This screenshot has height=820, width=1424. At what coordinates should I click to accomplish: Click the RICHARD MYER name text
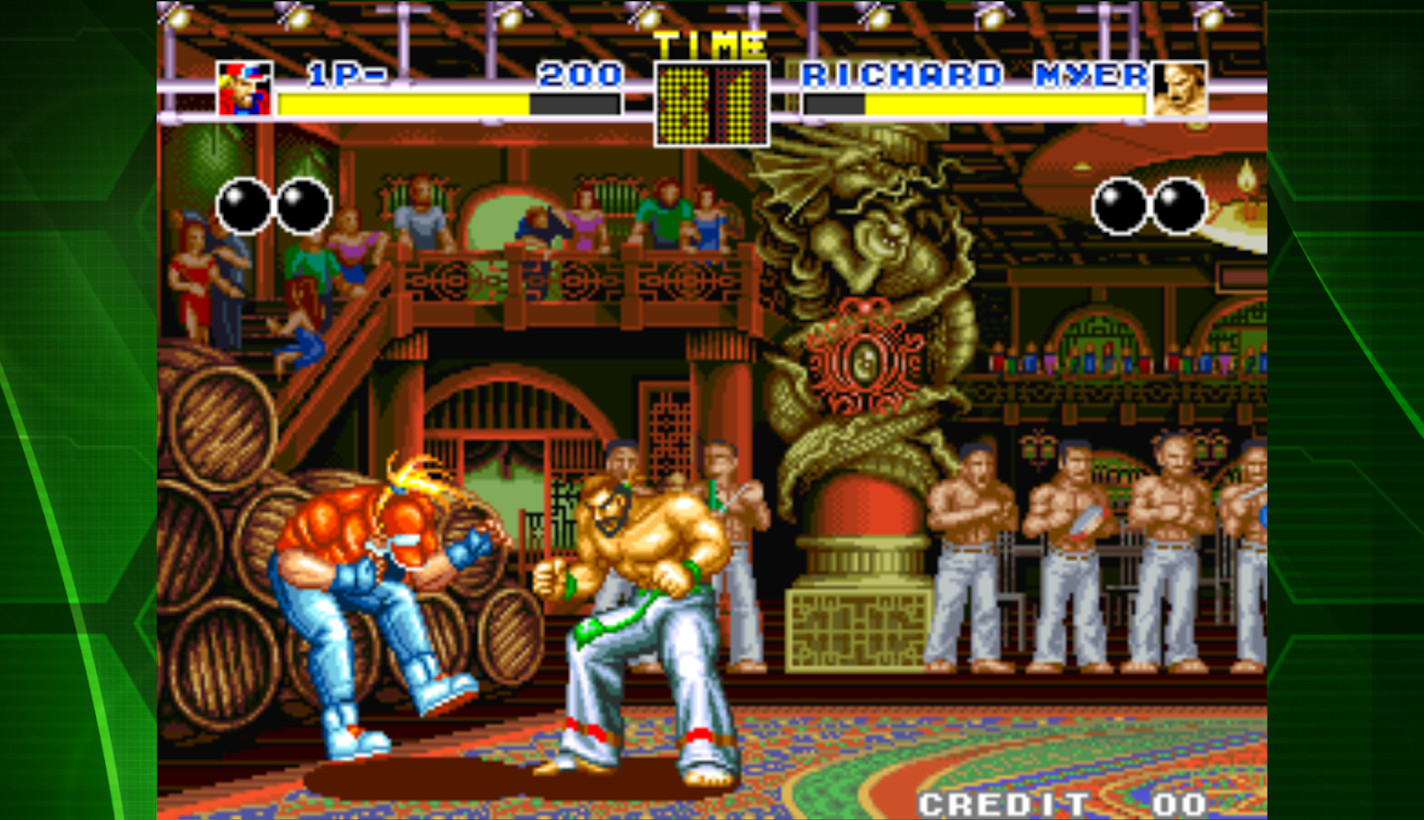point(975,73)
